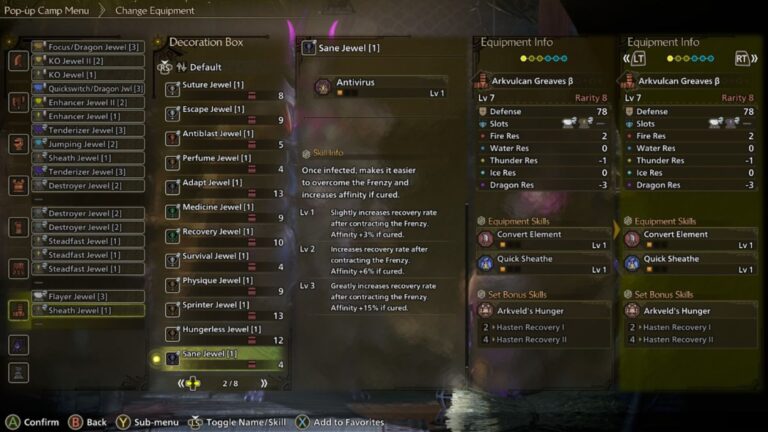Viewport: 768px width, 432px height.
Task: Go to the previous Decoration Box page
Action: coord(181,383)
